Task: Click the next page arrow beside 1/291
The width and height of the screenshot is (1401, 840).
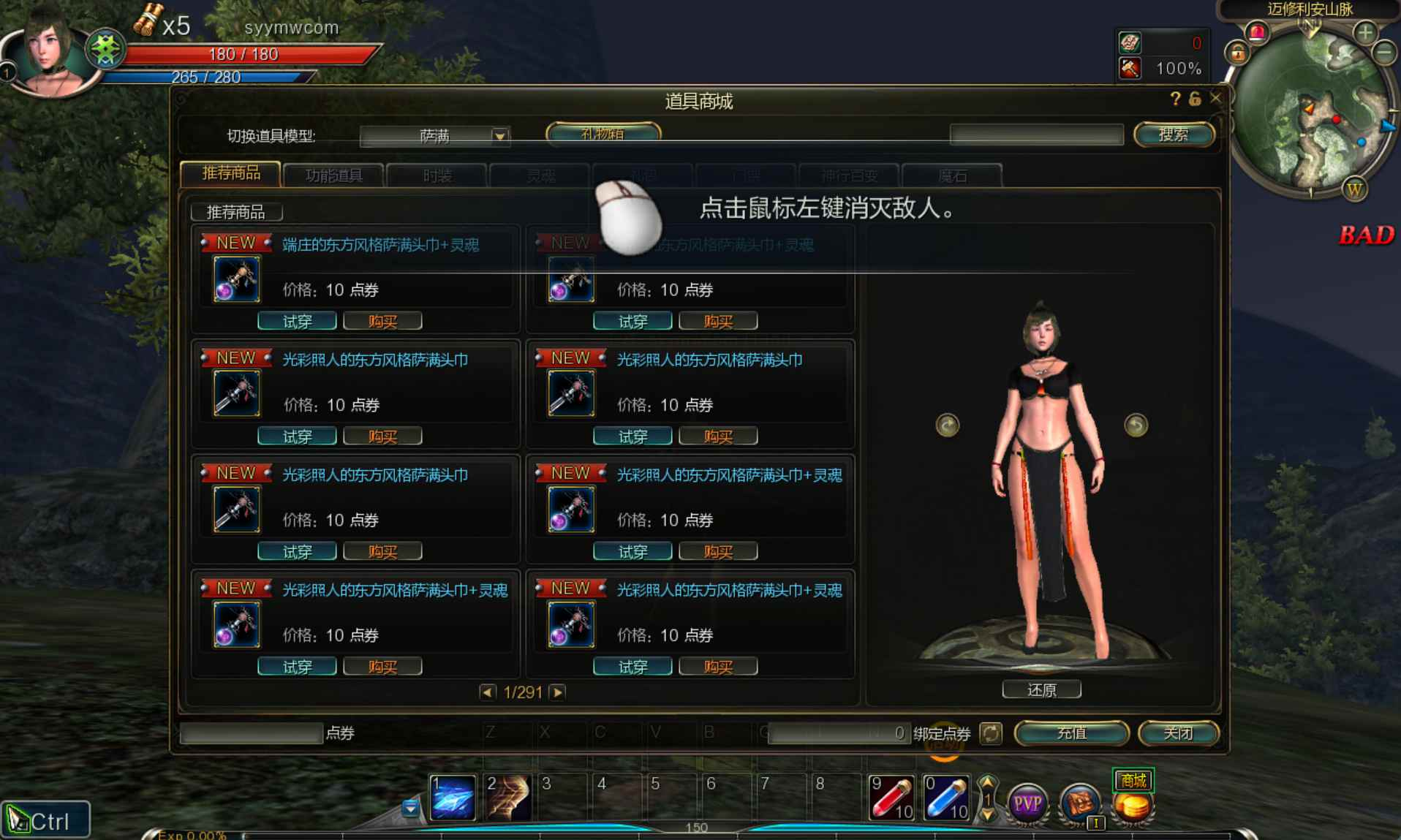Action: click(559, 691)
